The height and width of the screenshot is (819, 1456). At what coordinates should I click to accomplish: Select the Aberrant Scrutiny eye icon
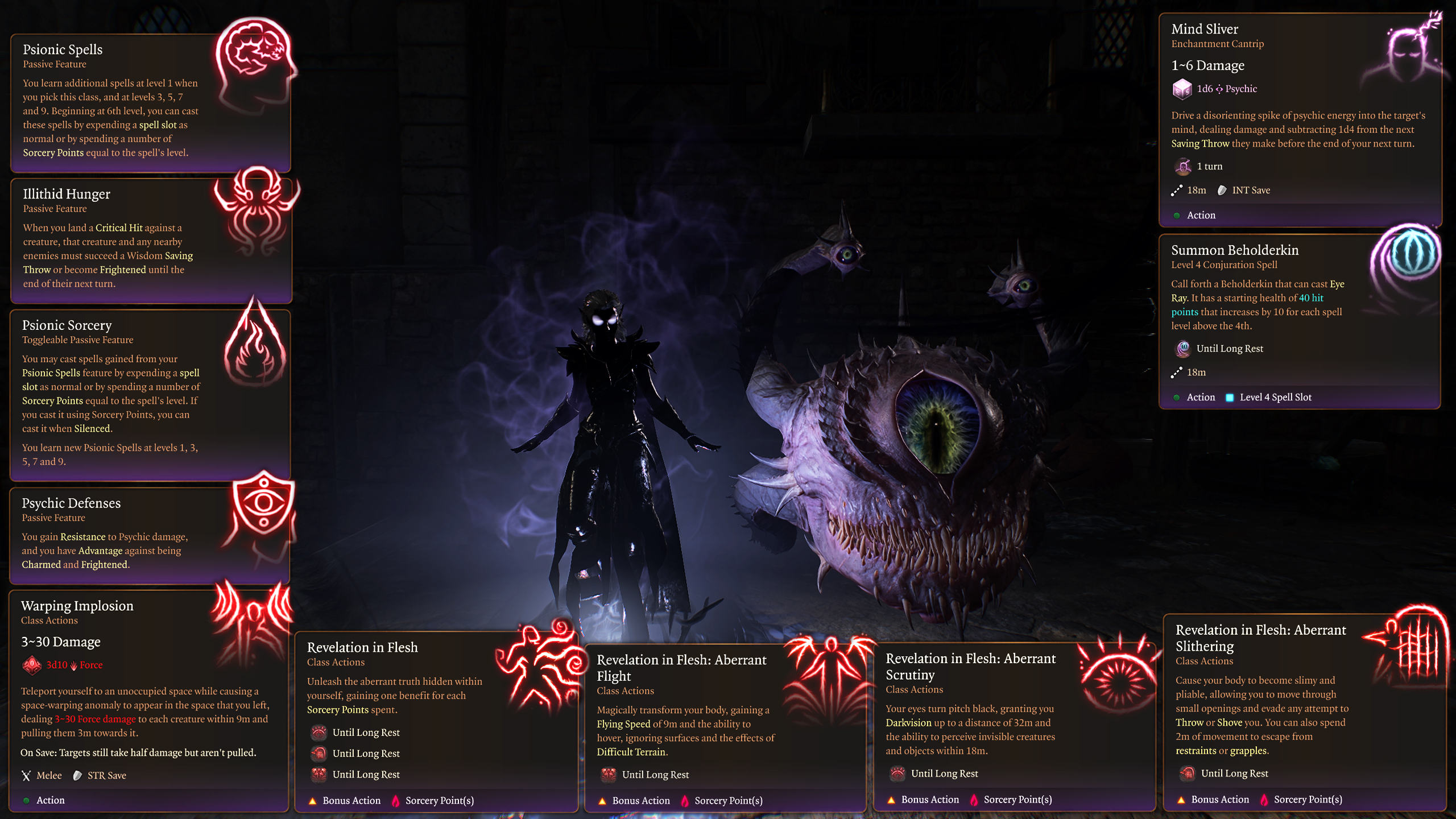point(1118,674)
